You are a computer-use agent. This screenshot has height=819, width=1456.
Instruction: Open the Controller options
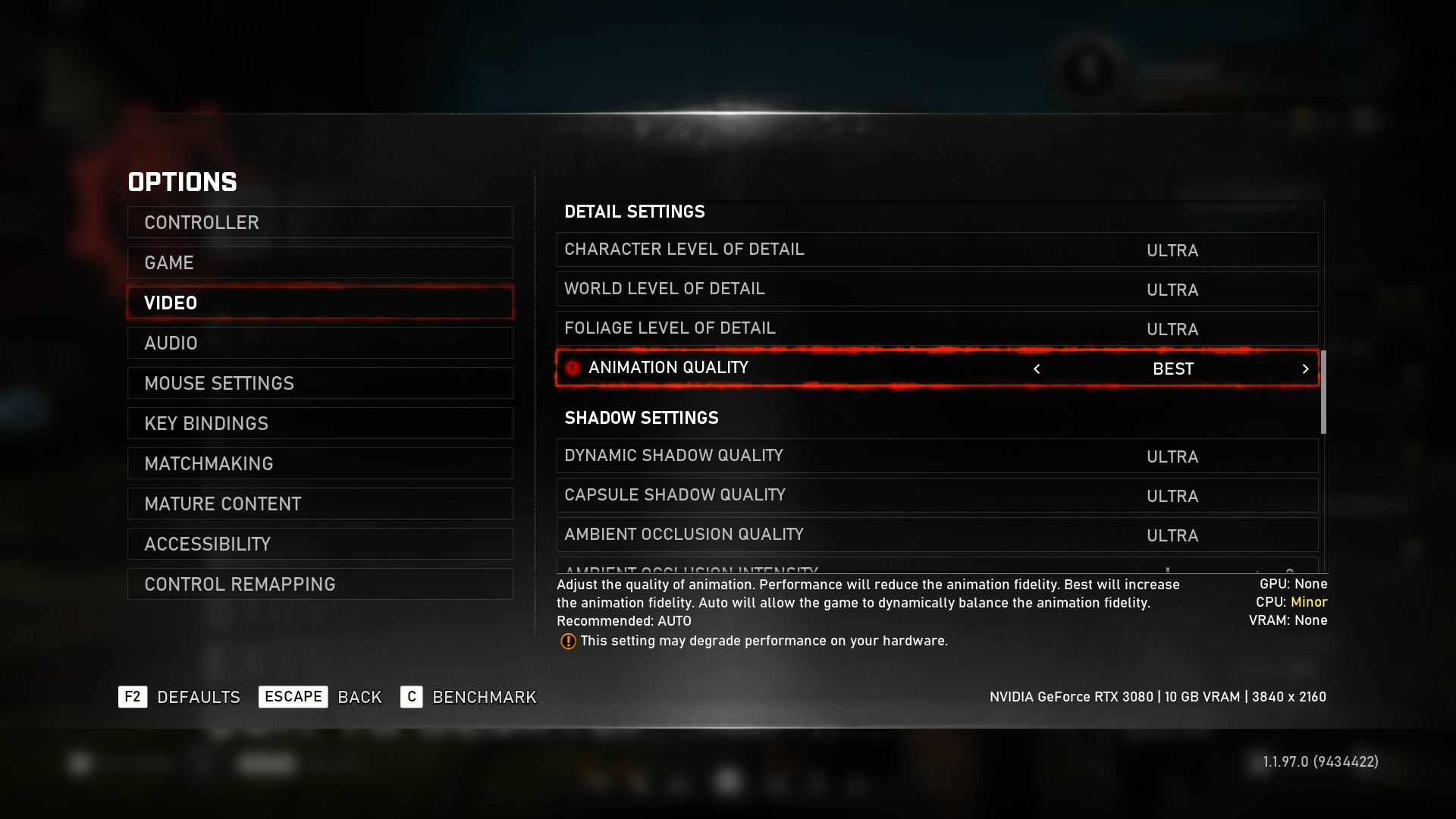pos(320,222)
